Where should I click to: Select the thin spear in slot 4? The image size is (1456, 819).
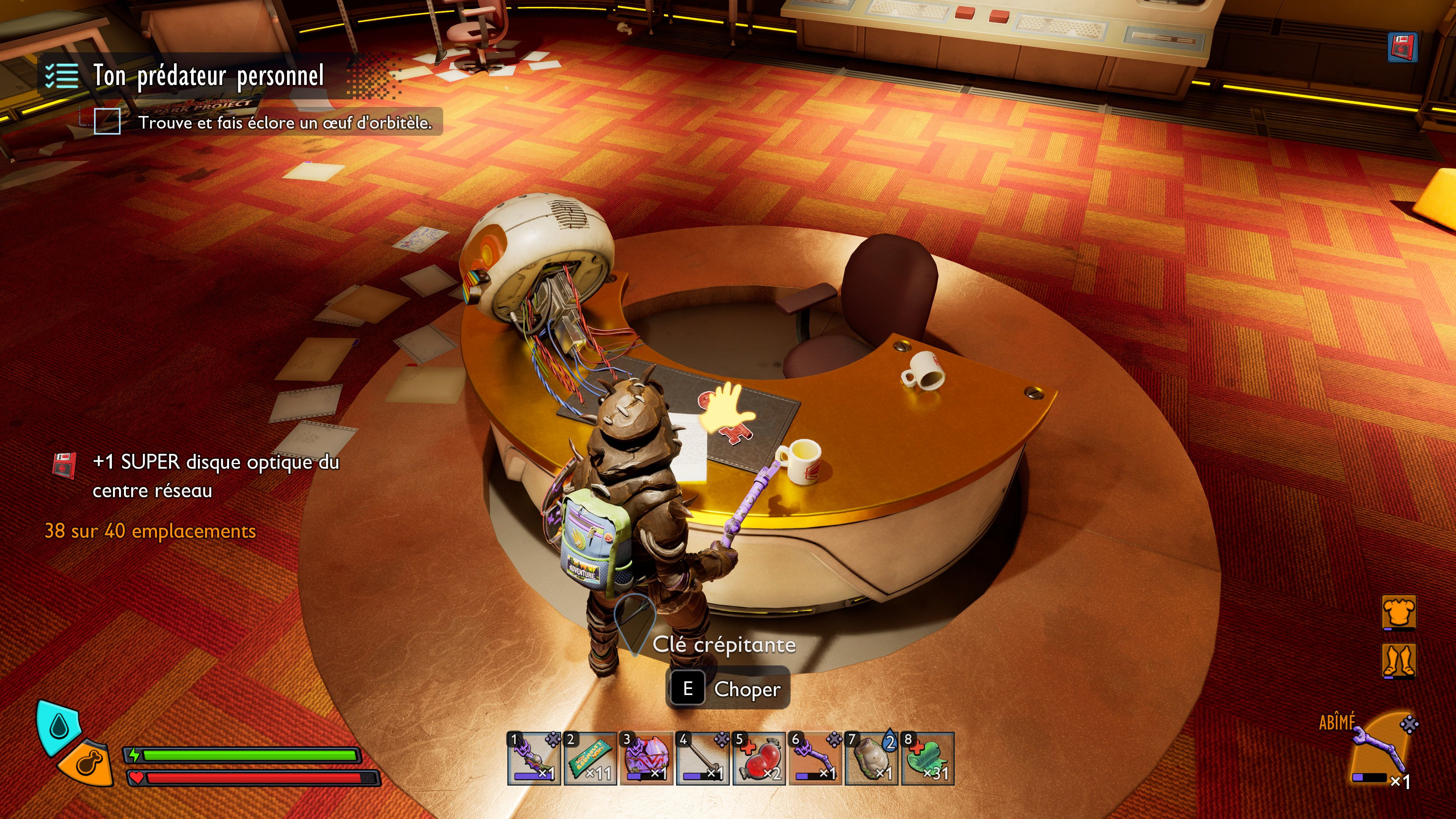[703, 758]
